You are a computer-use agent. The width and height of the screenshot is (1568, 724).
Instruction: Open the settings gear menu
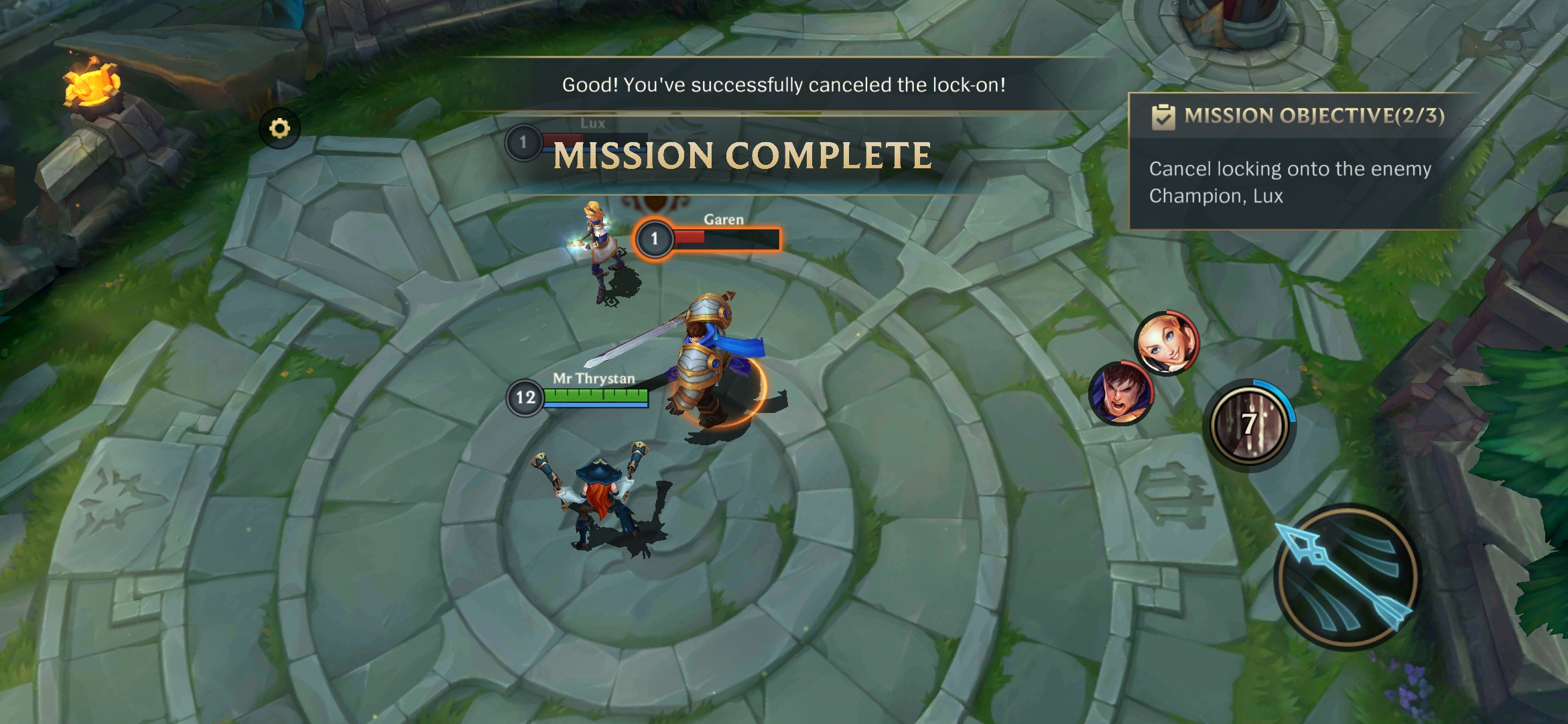279,128
